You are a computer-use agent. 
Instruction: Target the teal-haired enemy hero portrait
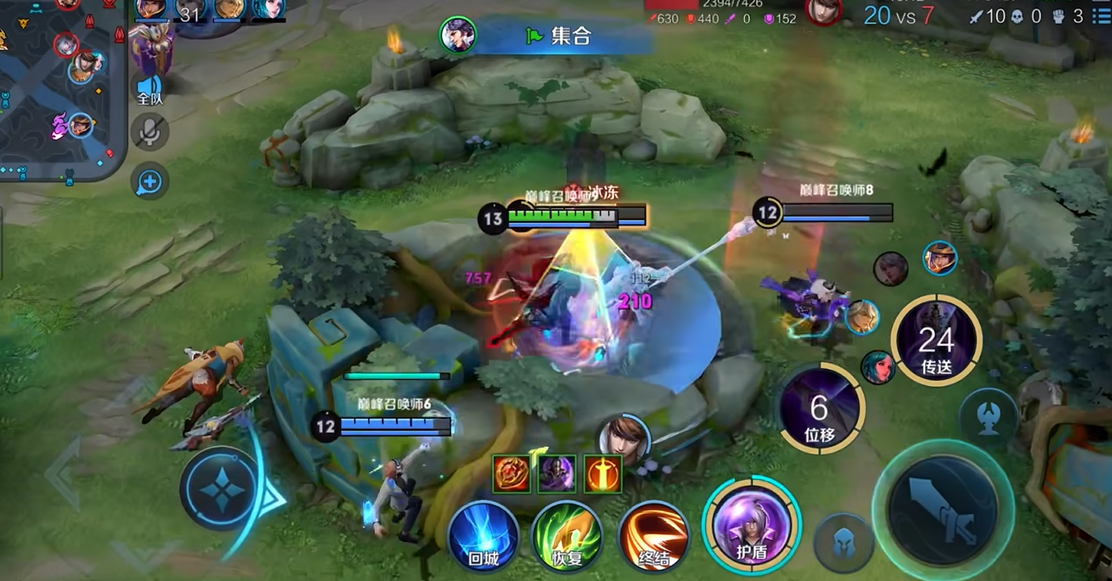(x=877, y=367)
